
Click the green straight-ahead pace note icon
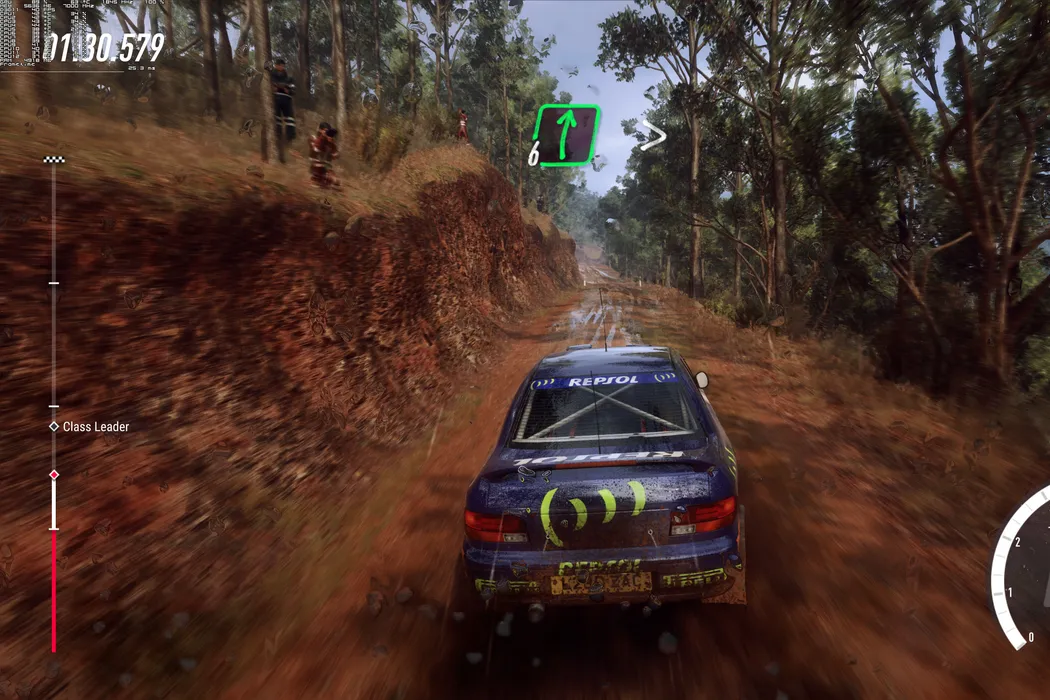566,135
